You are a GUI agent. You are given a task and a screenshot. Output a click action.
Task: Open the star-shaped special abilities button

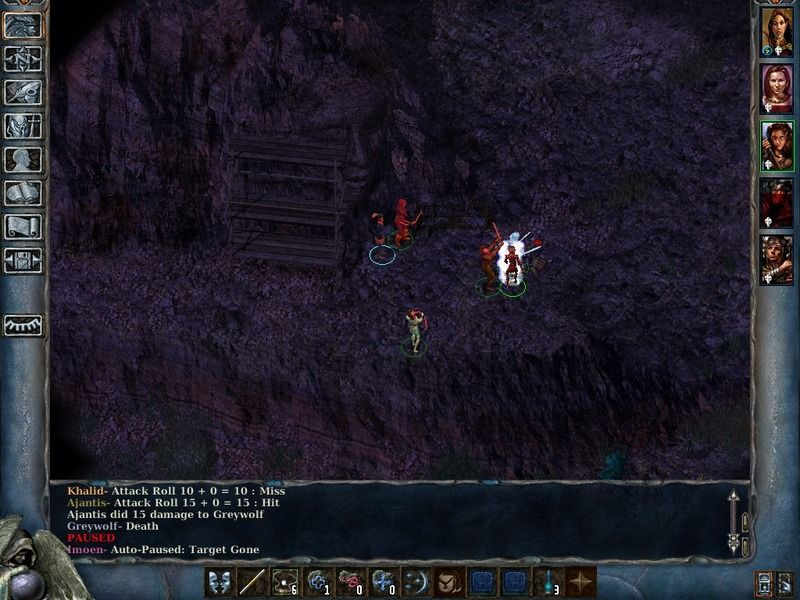[x=580, y=581]
